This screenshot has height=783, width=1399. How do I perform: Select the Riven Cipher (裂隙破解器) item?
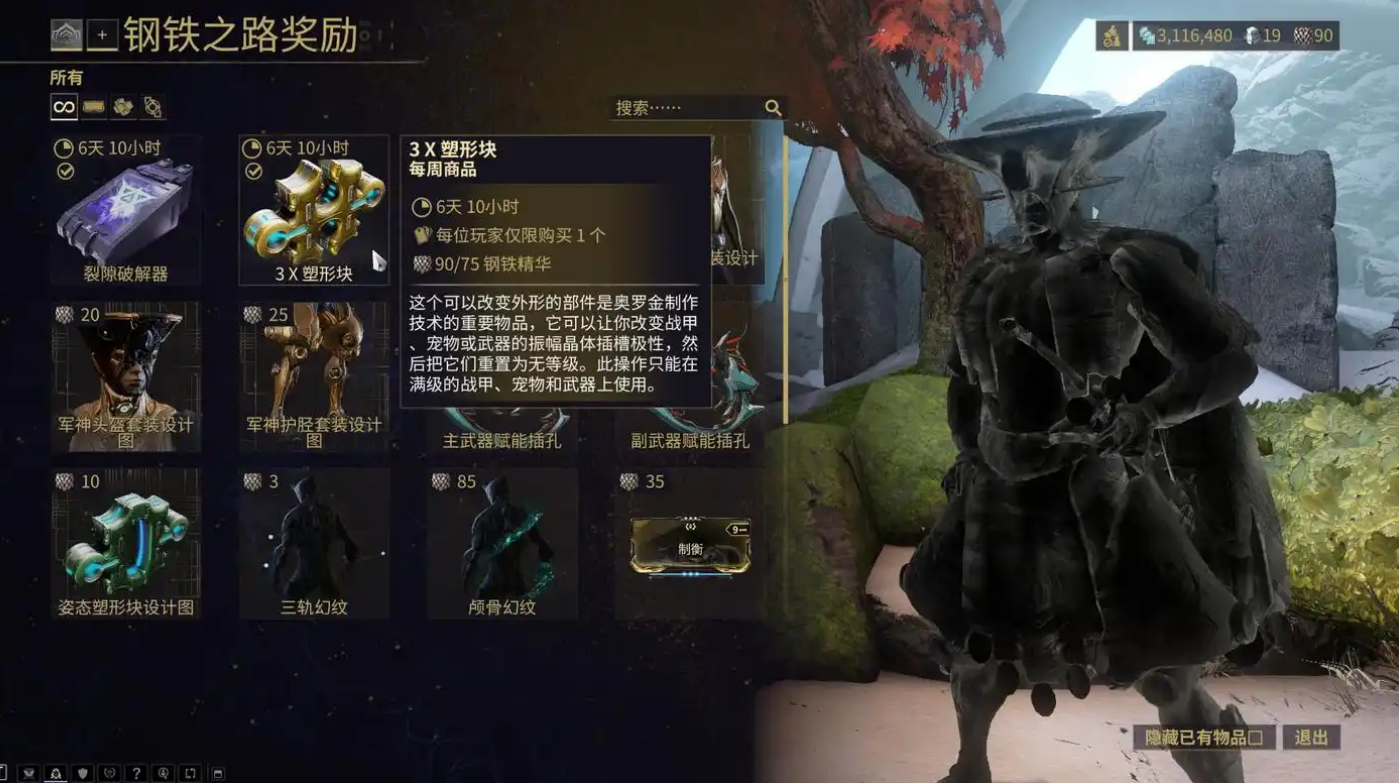point(125,212)
